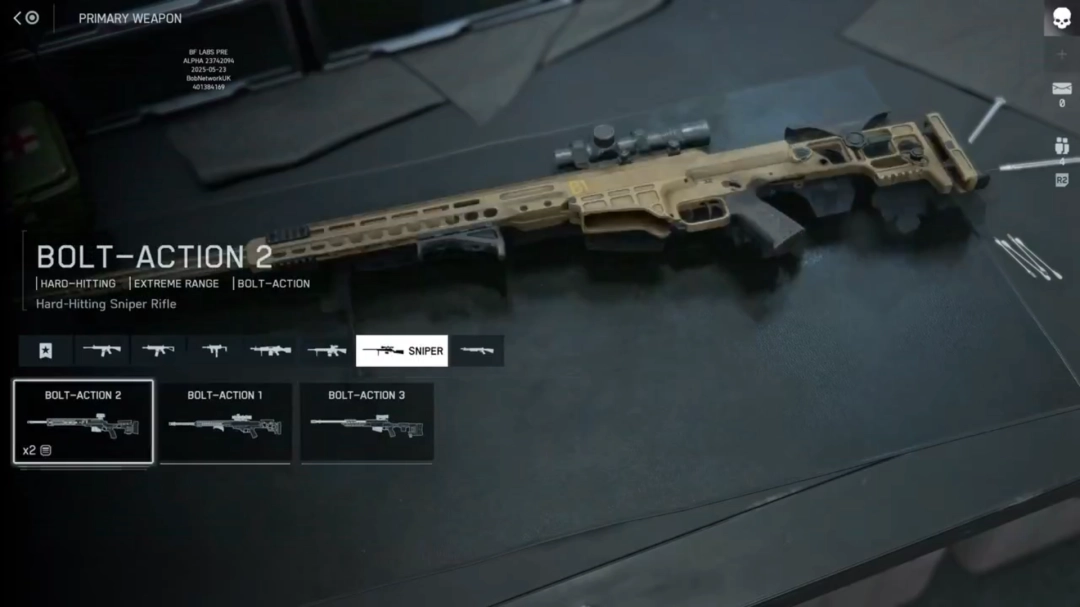Switch to the compact submachine gun tab

(x=214, y=351)
